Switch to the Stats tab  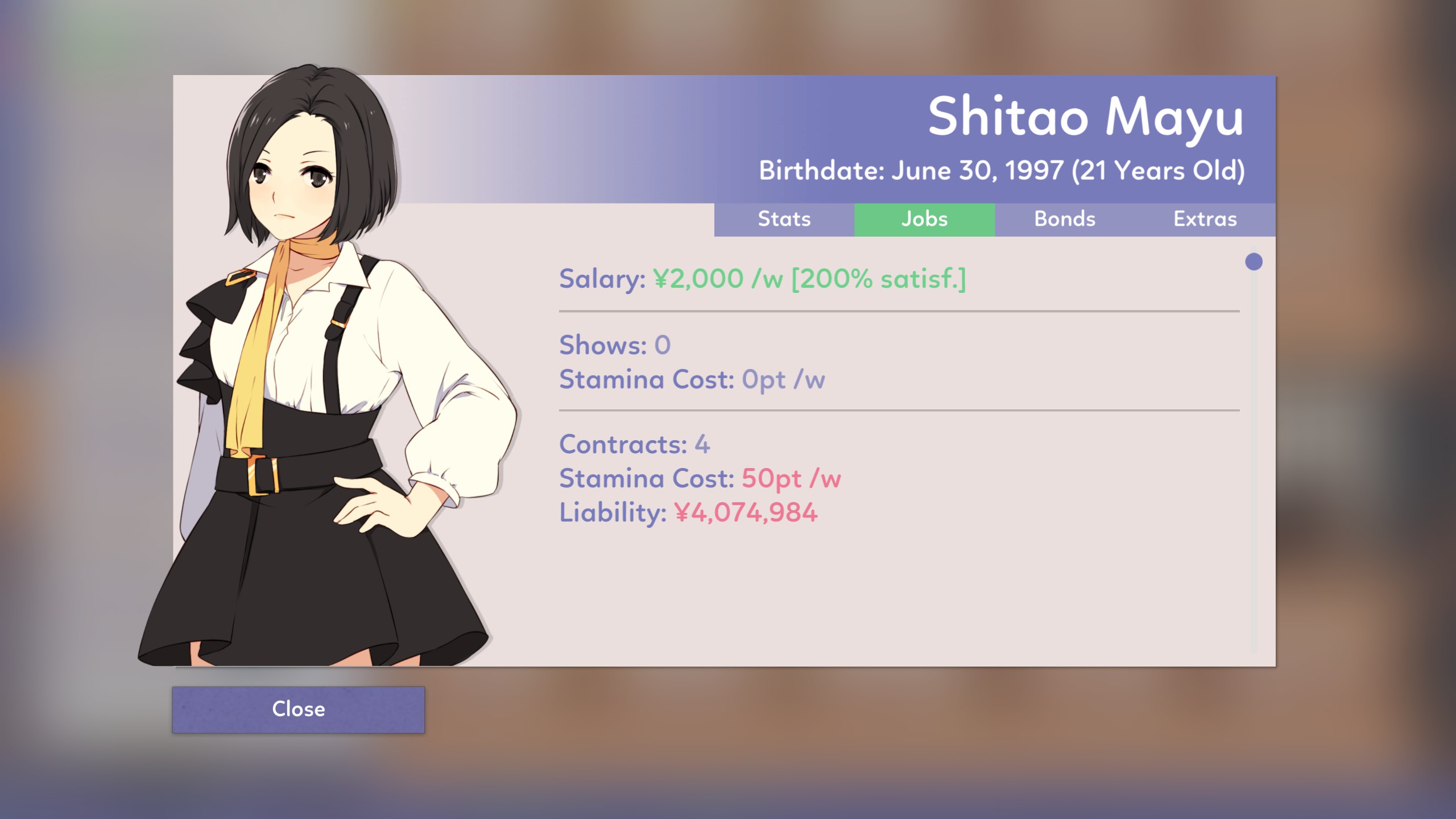(784, 220)
